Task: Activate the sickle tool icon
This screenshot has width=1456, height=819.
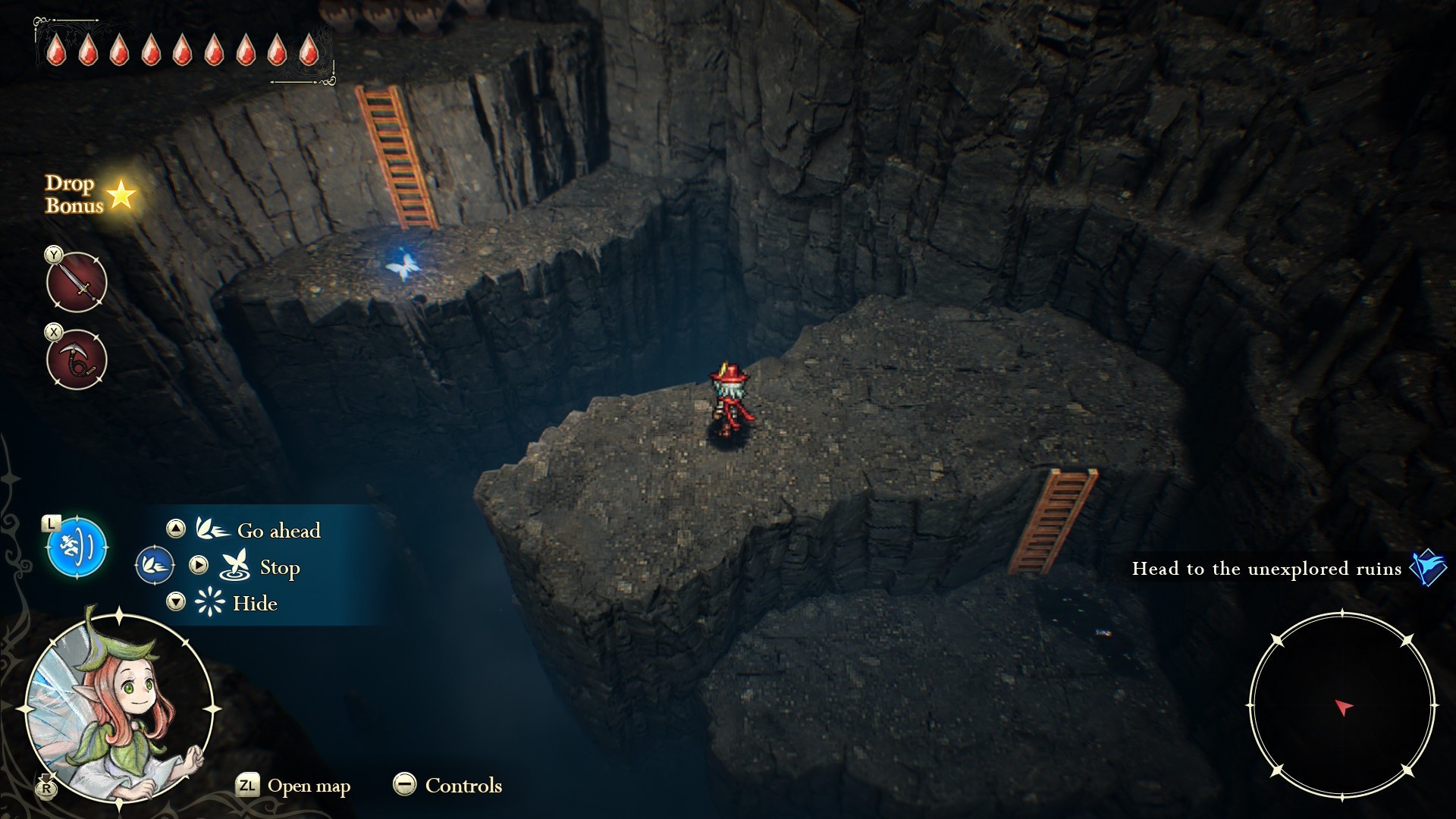Action: (77, 359)
